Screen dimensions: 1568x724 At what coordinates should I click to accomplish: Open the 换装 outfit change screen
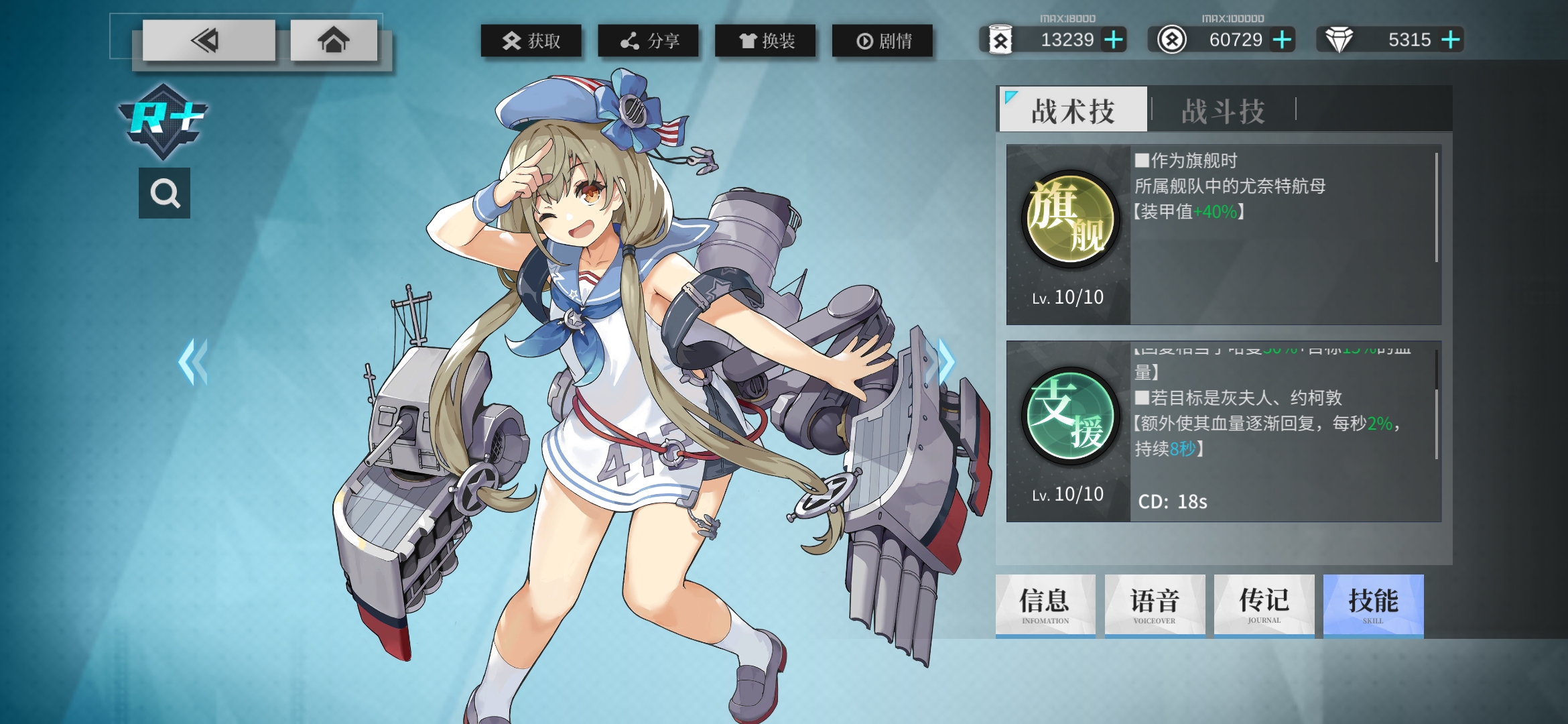(x=765, y=41)
